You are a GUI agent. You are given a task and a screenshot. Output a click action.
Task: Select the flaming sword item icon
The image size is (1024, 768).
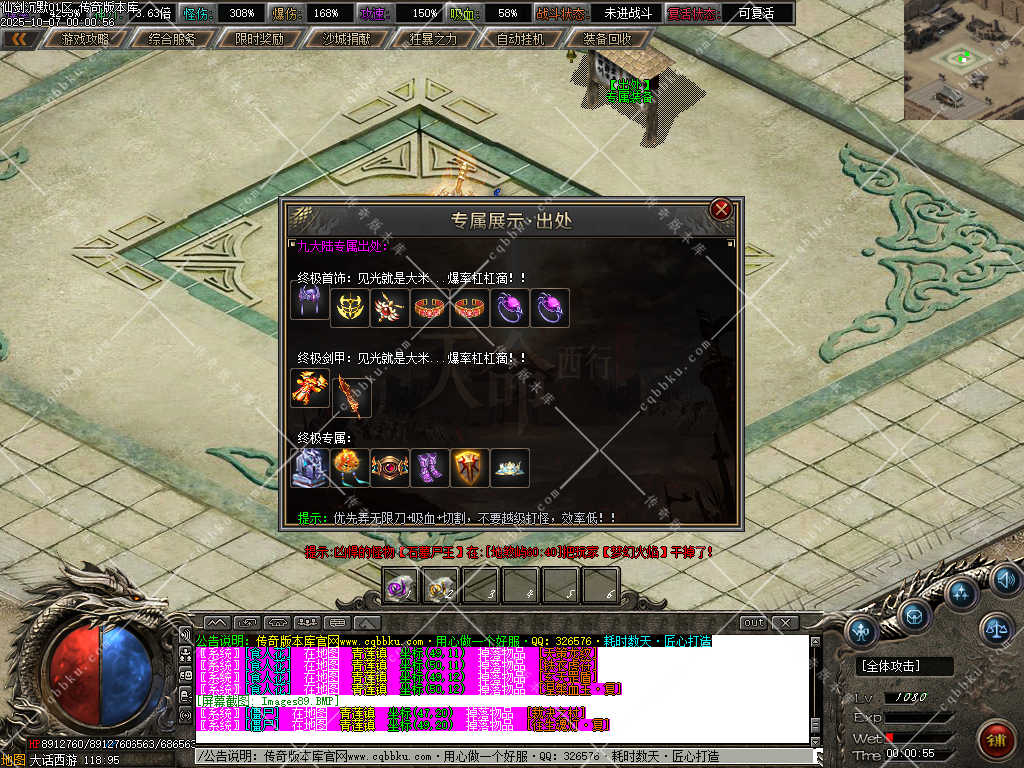pos(351,395)
